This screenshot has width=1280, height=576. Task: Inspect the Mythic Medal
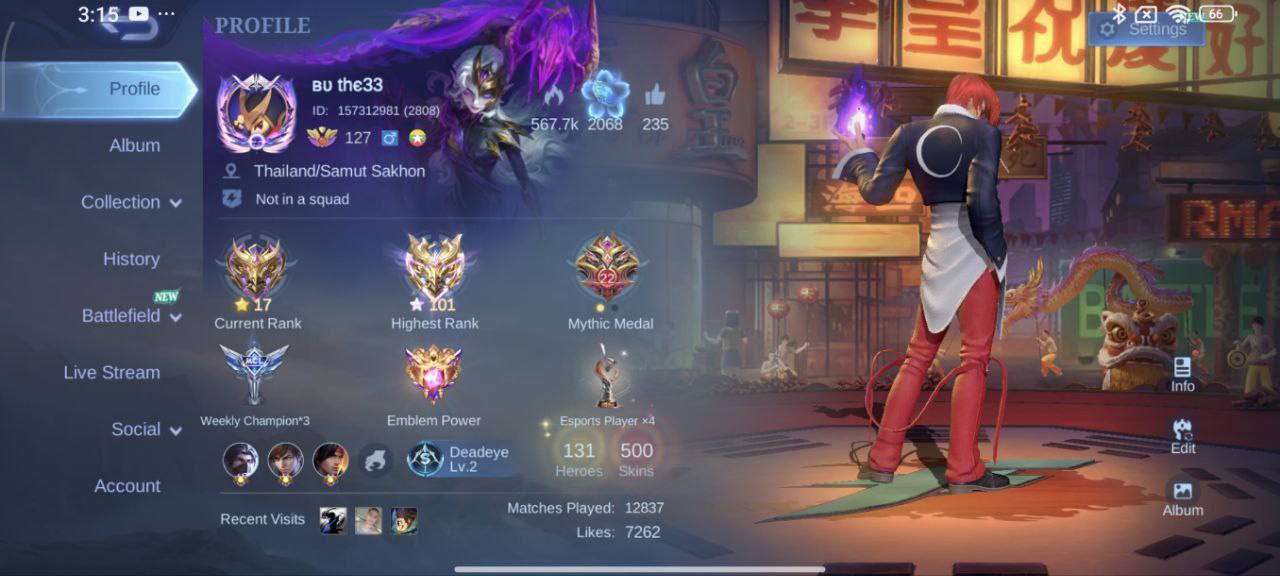tap(609, 268)
